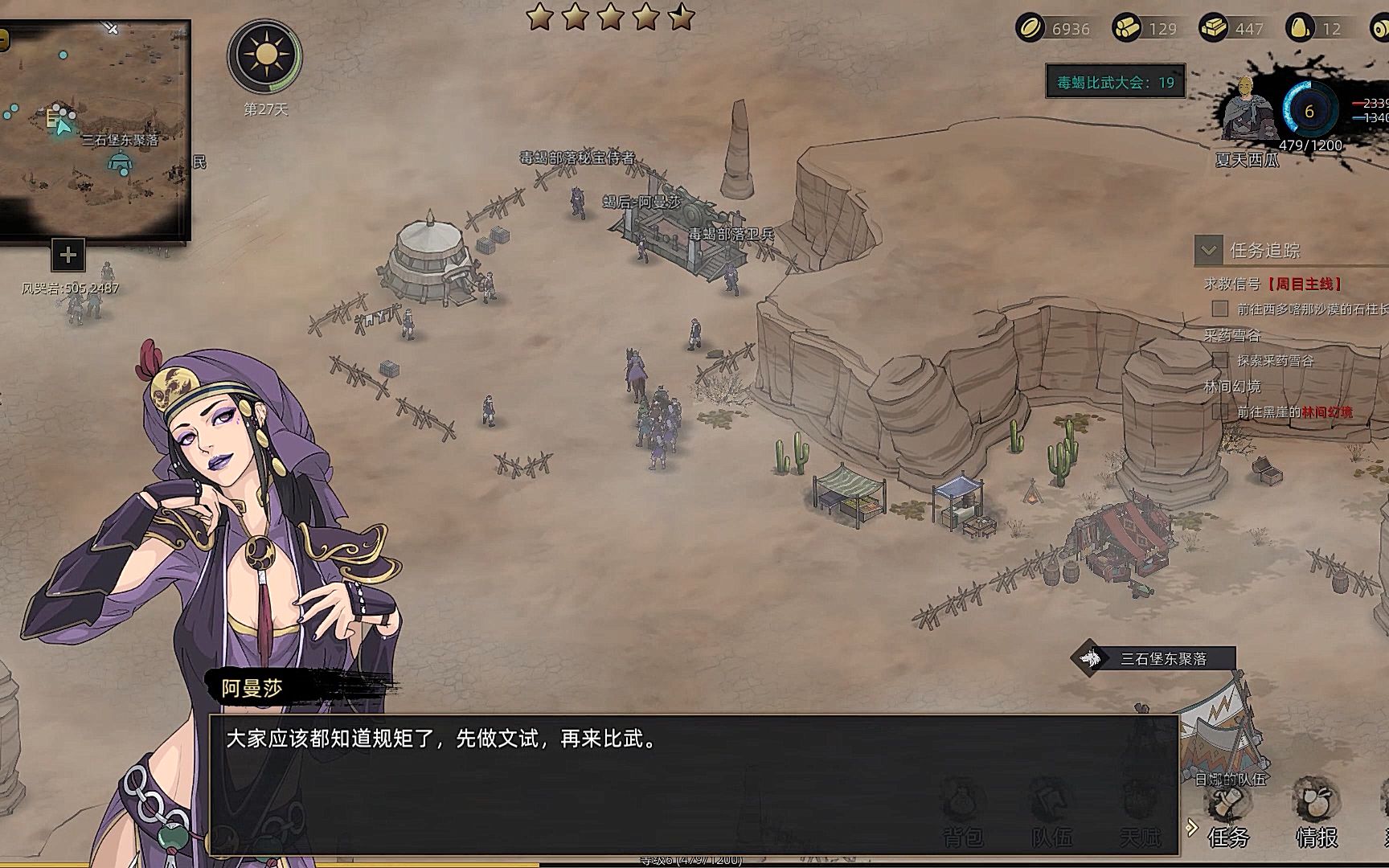The width and height of the screenshot is (1389, 868).
Task: Click the gold coin currency icon
Action: coord(1029,28)
